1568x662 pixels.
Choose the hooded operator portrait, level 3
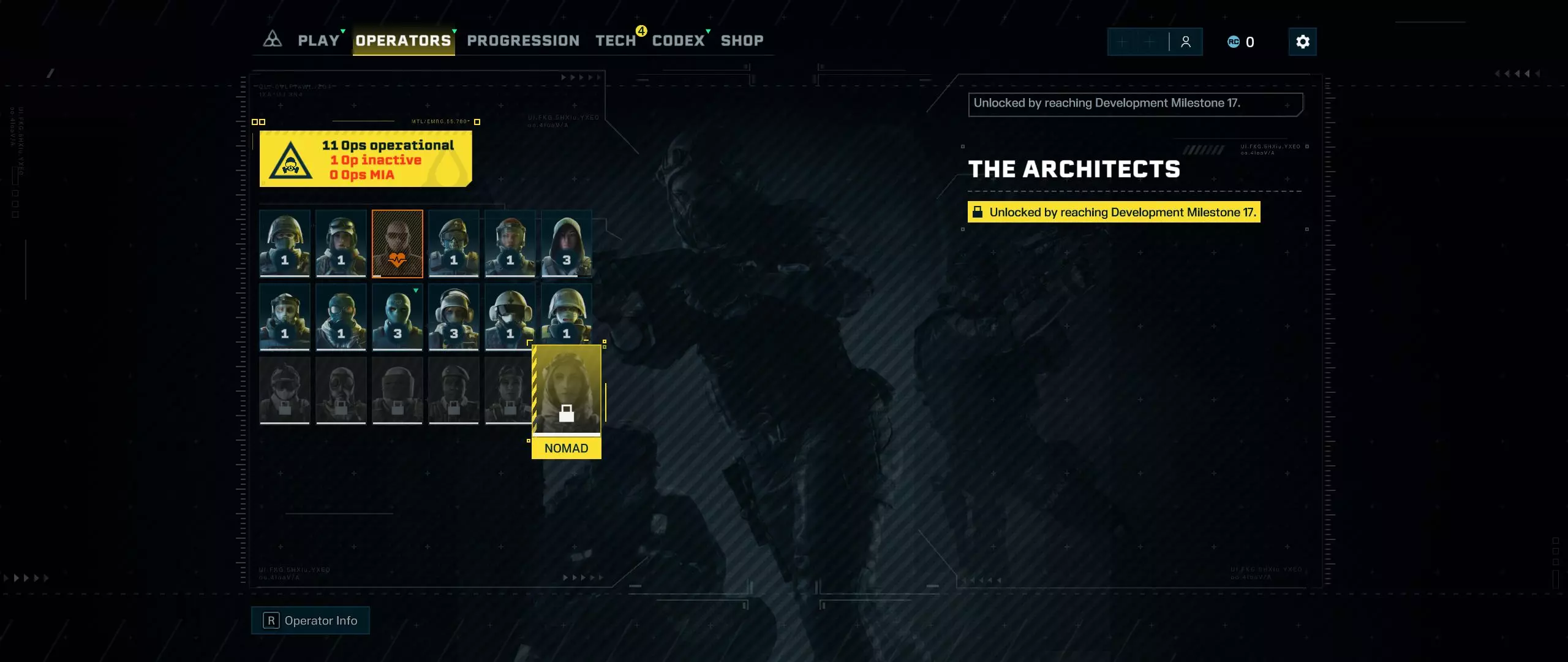567,243
